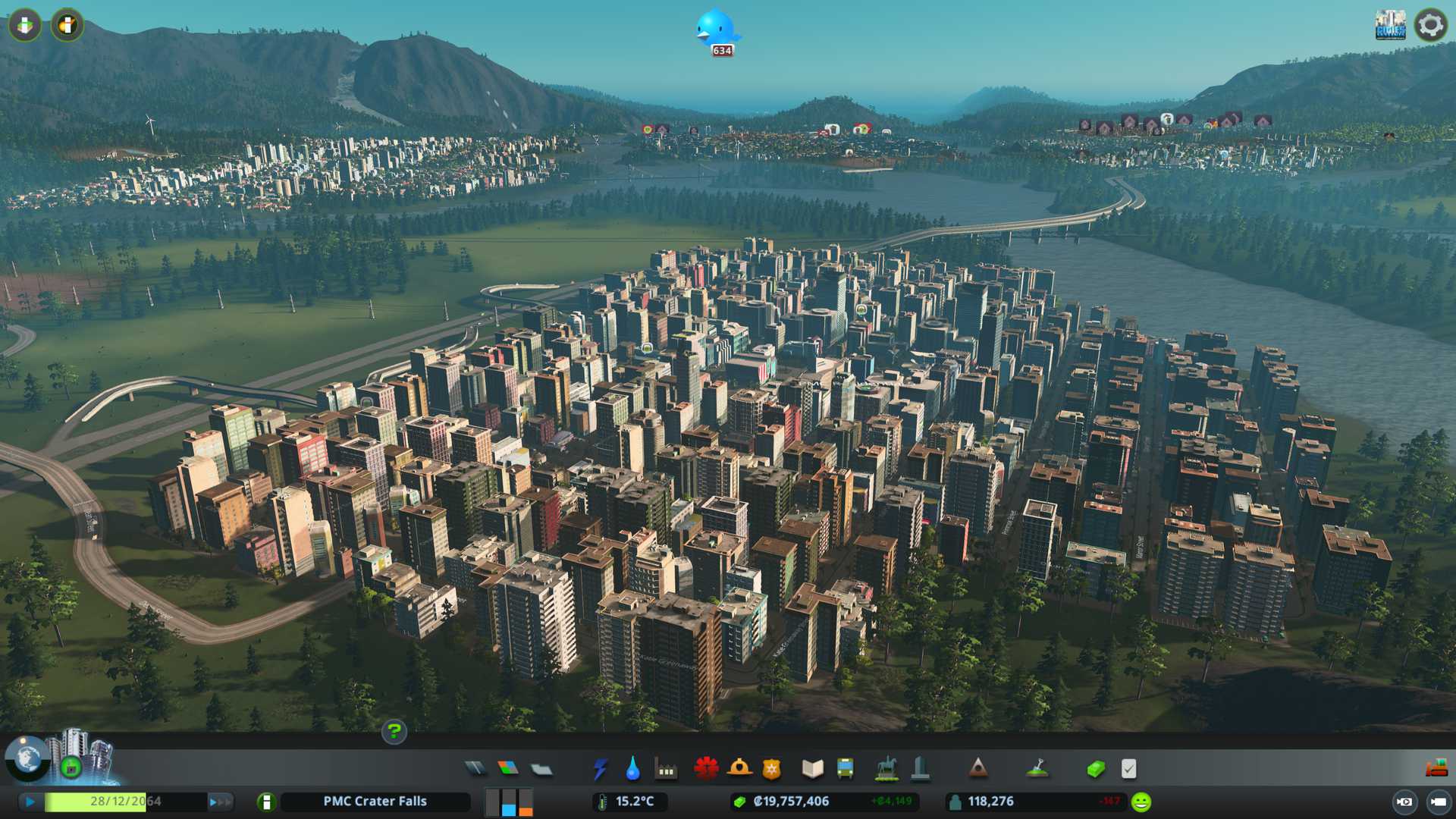Screen dimensions: 1456x819
Task: Choose the Education book icon
Action: pyautogui.click(x=812, y=769)
